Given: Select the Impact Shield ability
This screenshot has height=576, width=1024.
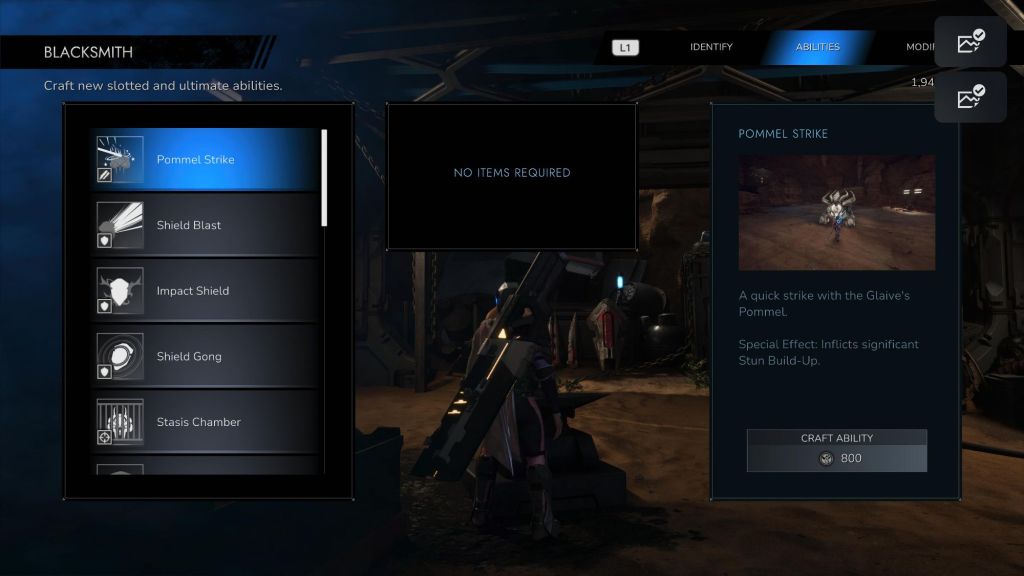Looking at the screenshot, I should 205,291.
